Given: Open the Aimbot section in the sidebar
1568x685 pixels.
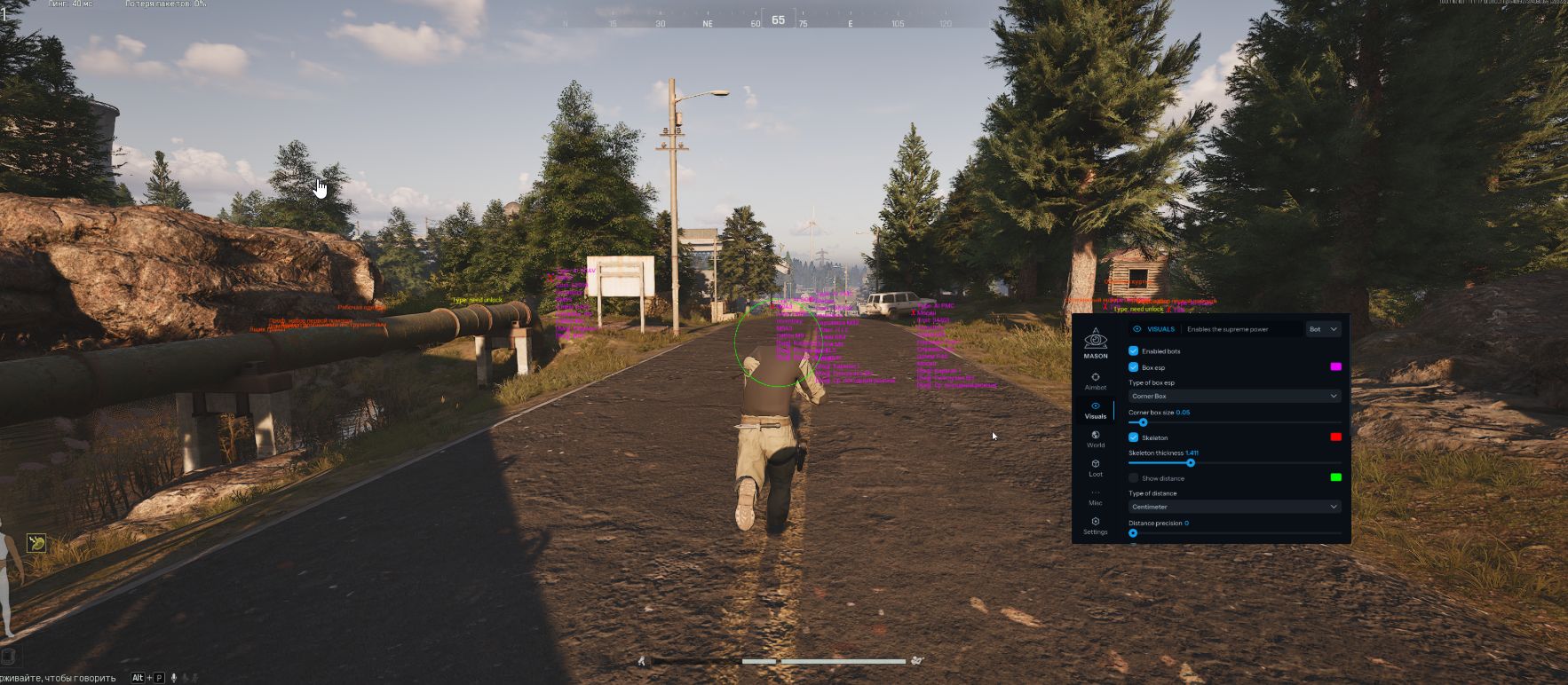Looking at the screenshot, I should point(1096,381).
